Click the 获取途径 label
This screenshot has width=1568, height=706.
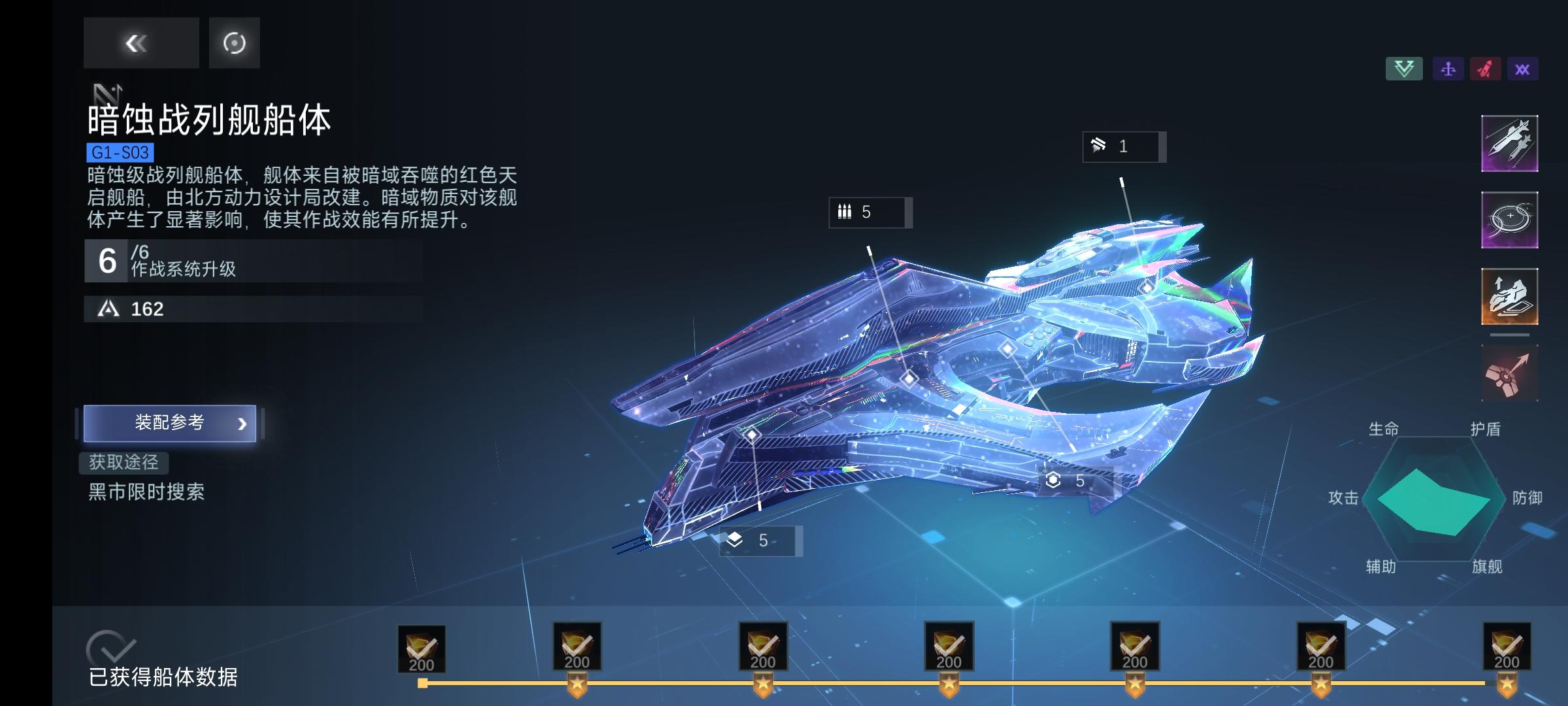pyautogui.click(x=125, y=463)
